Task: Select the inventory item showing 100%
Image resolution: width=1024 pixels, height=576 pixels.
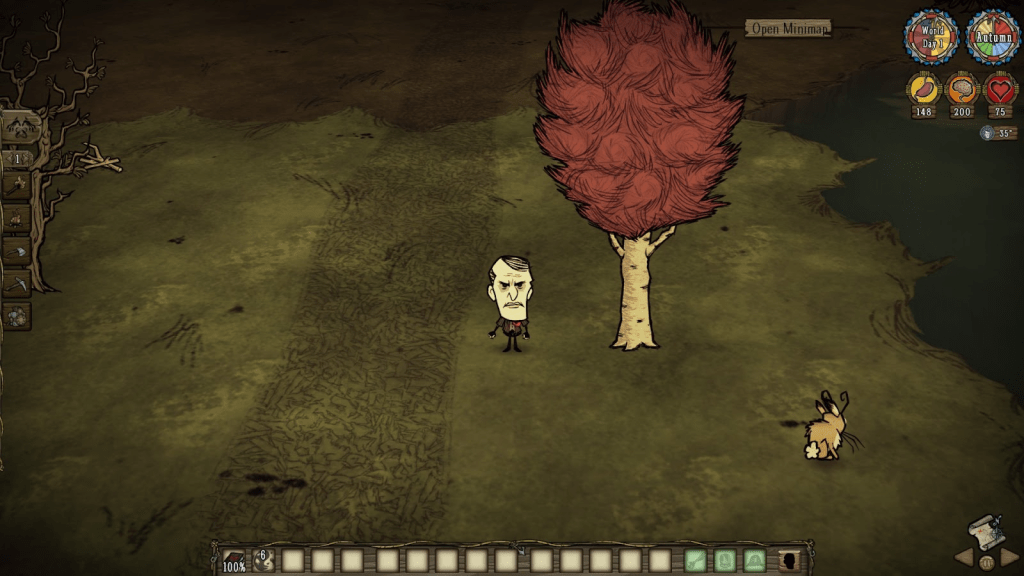Action: pyautogui.click(x=233, y=560)
